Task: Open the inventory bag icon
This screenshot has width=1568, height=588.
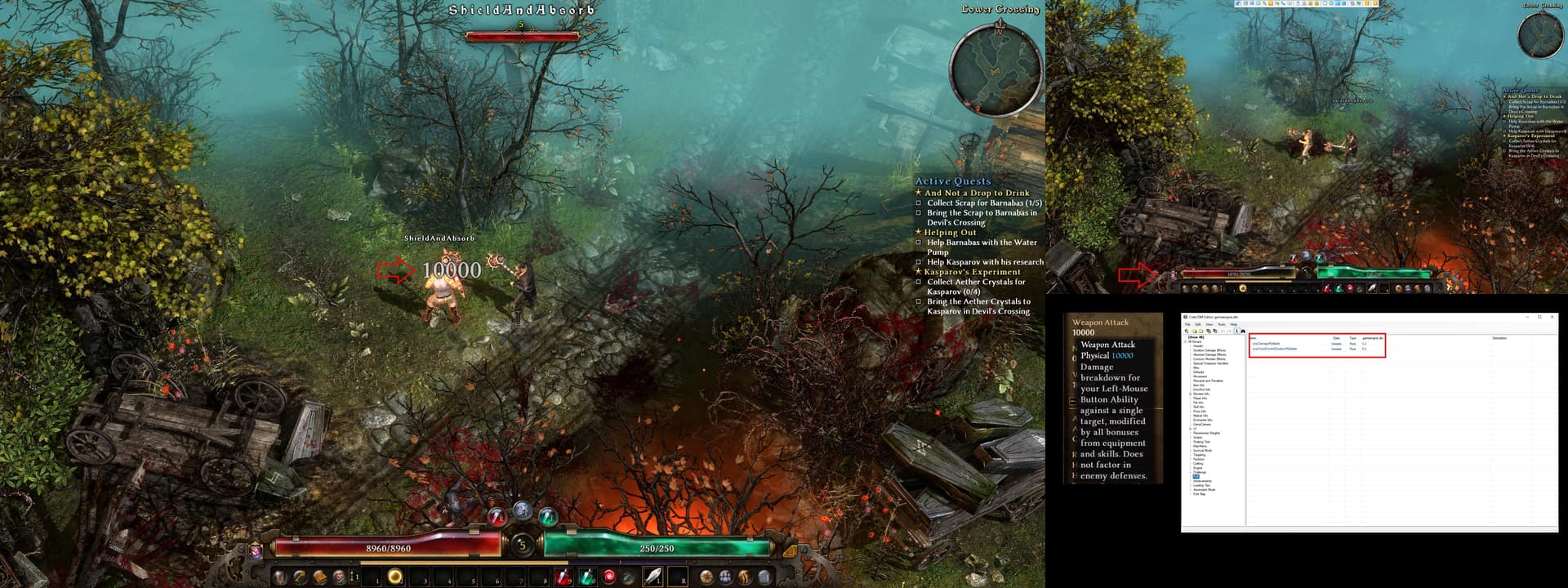Action: (x=764, y=577)
